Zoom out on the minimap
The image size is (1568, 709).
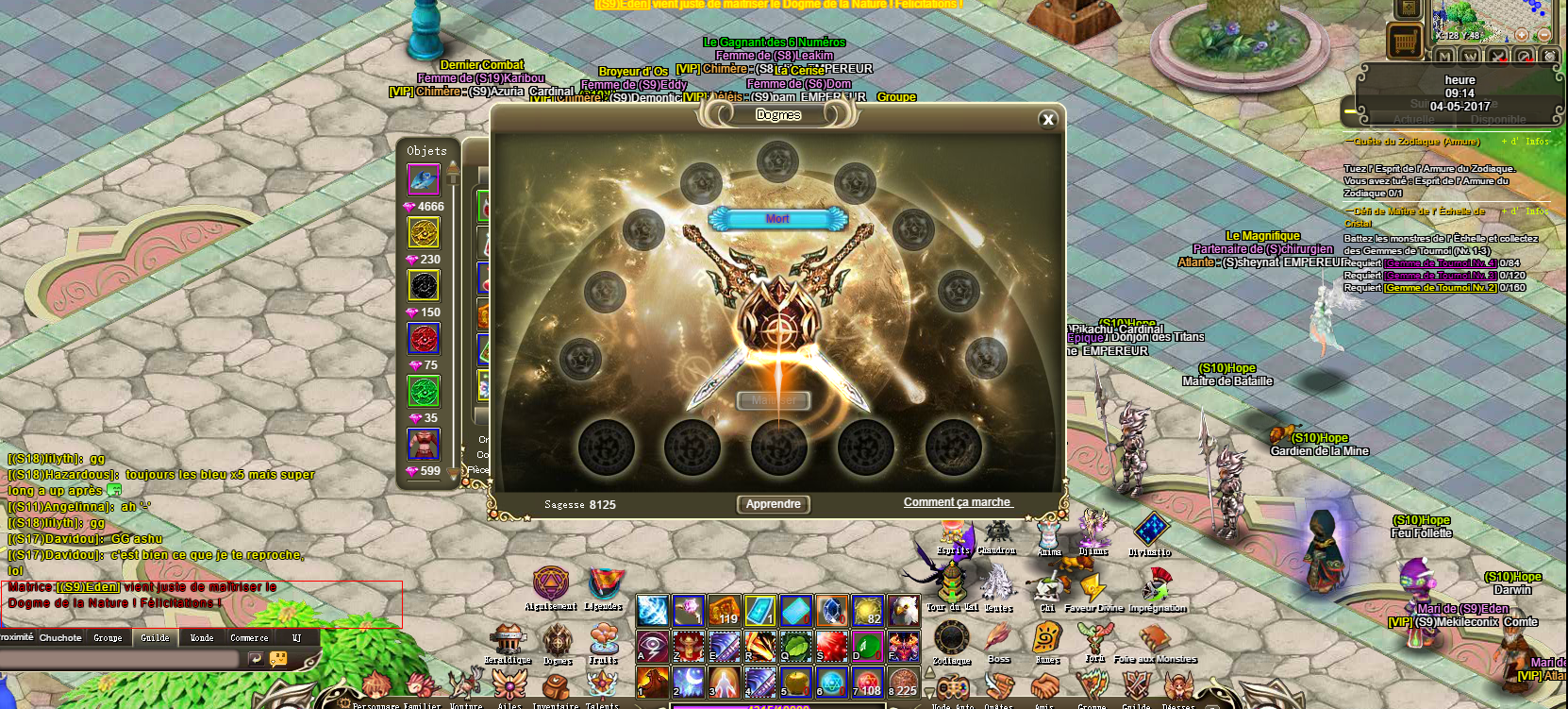point(1543,35)
